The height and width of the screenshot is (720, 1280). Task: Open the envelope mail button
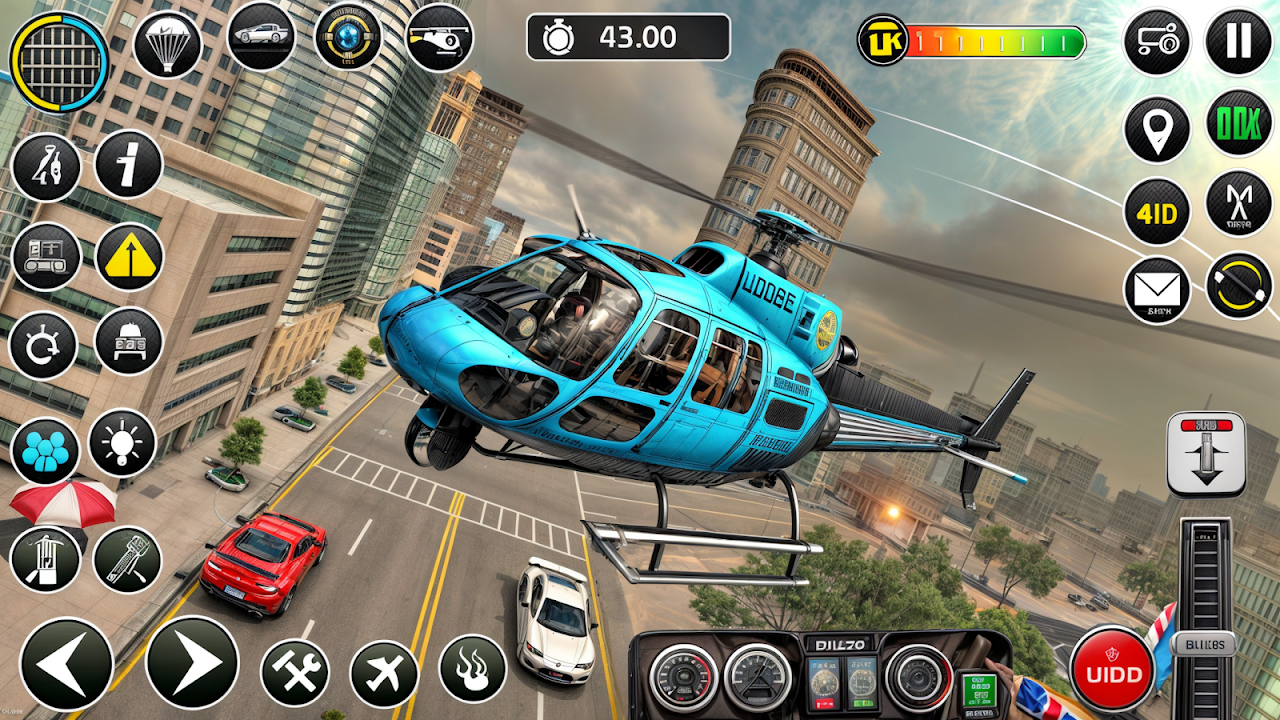pyautogui.click(x=1157, y=291)
